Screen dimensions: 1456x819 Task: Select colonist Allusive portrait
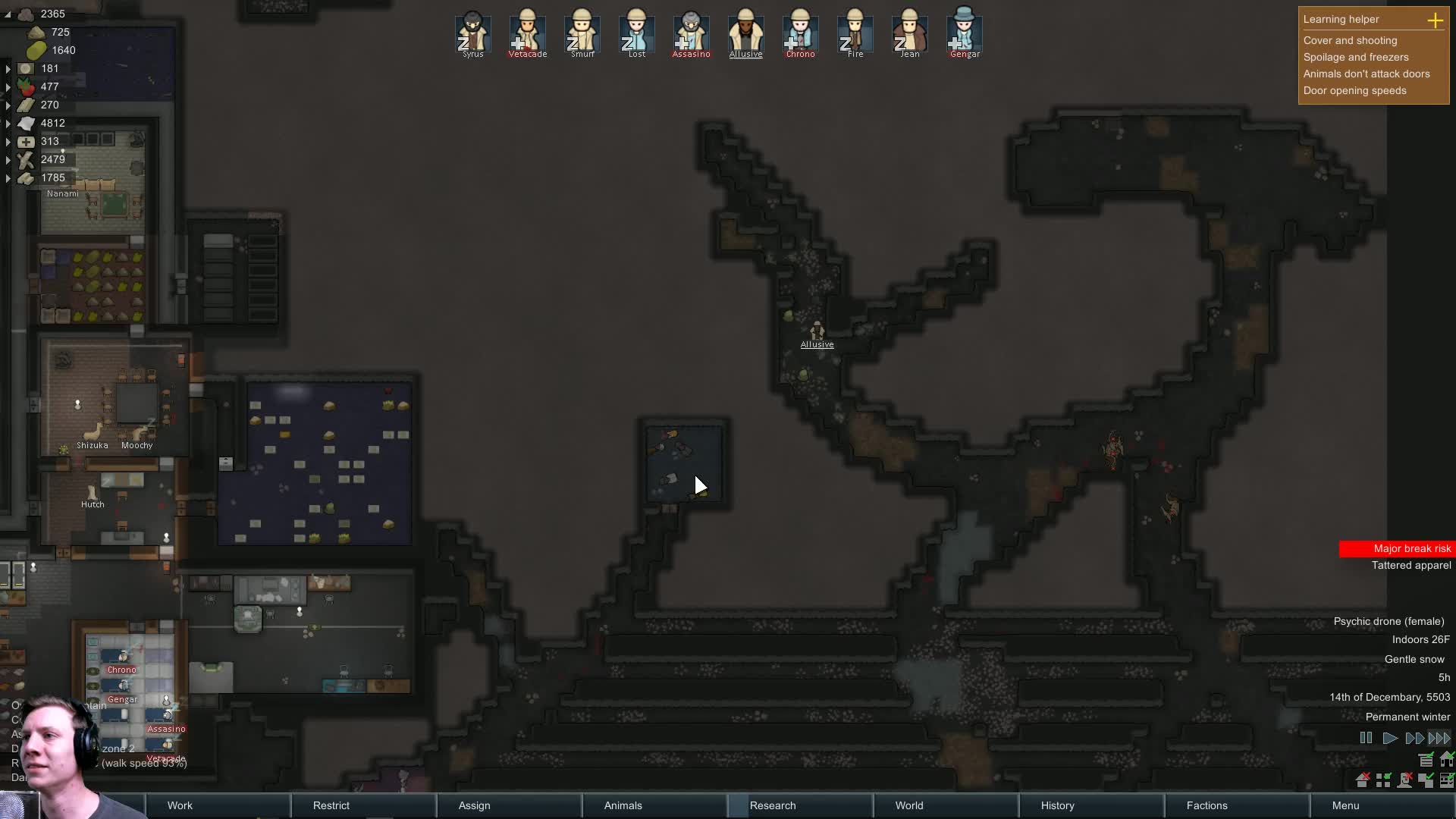(746, 33)
